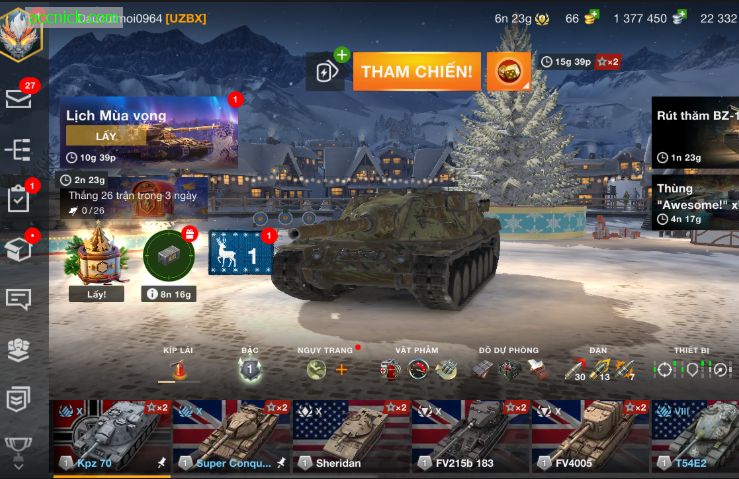Open the tech tree icon
The width and height of the screenshot is (739, 479).
19,150
